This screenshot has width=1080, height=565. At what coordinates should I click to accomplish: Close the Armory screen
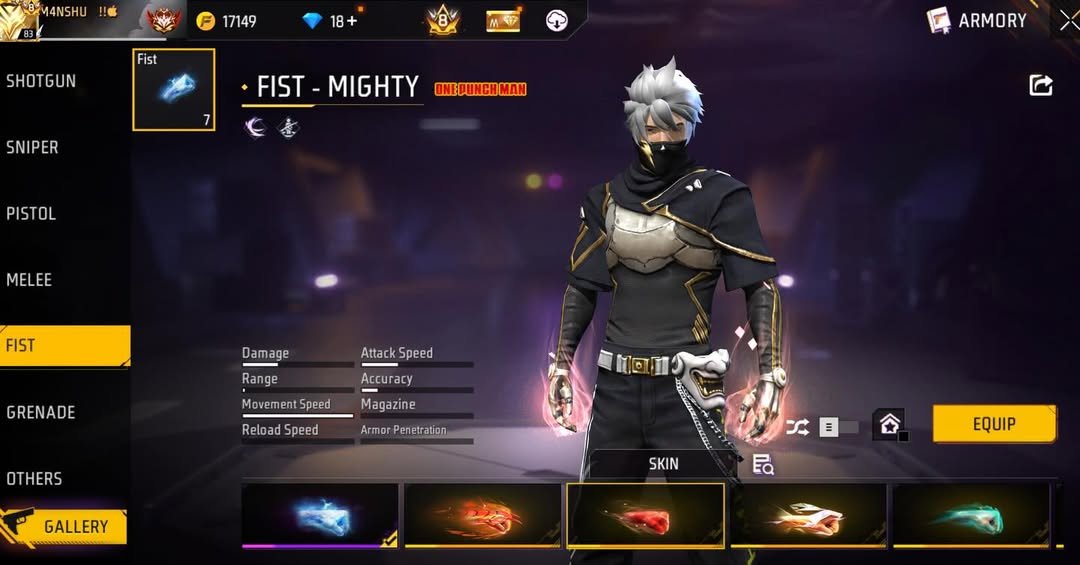1068,20
